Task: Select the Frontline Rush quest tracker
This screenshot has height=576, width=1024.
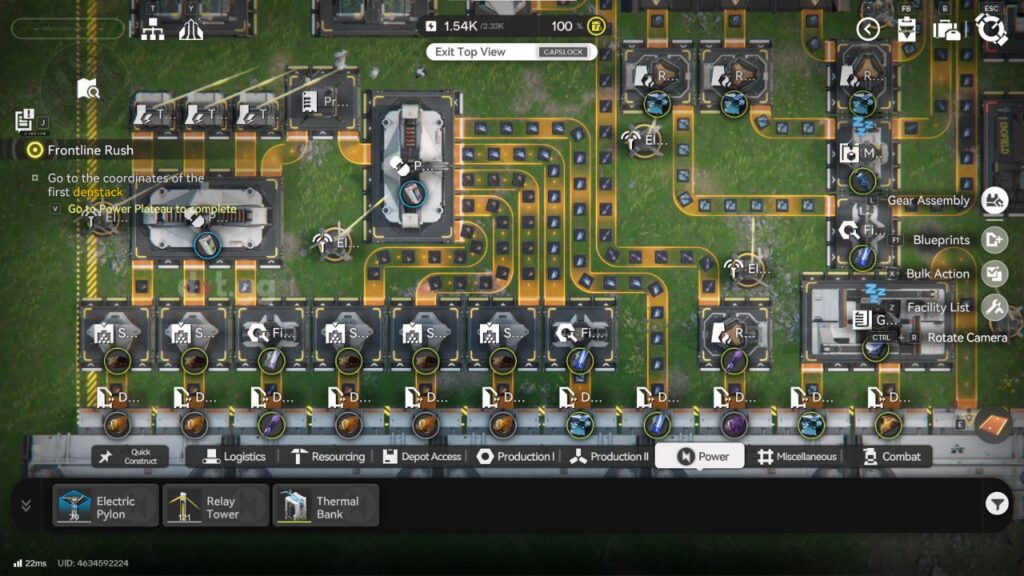Action: [x=90, y=150]
